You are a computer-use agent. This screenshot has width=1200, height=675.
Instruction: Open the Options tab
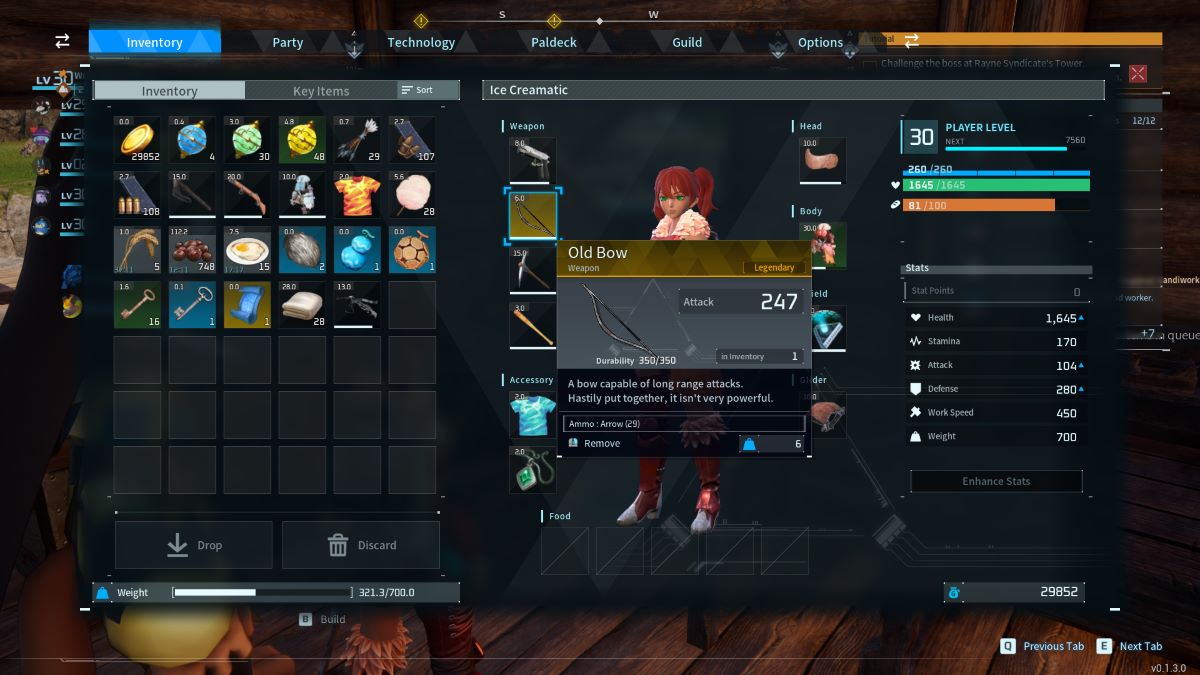(820, 42)
